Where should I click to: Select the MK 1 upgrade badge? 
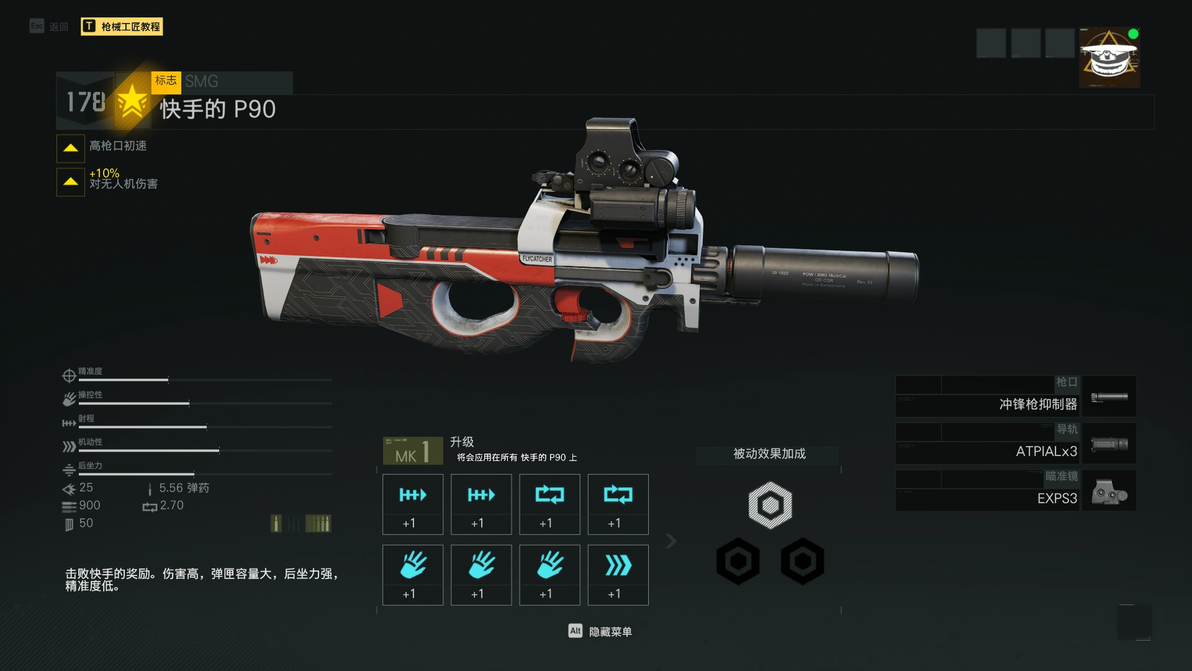(x=412, y=451)
